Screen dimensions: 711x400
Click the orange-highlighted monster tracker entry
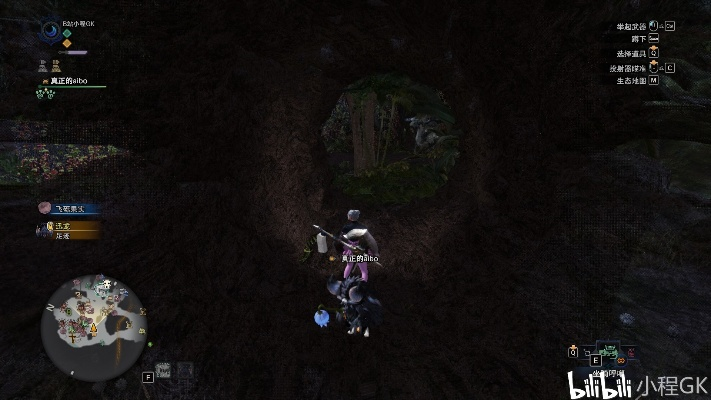[72, 228]
